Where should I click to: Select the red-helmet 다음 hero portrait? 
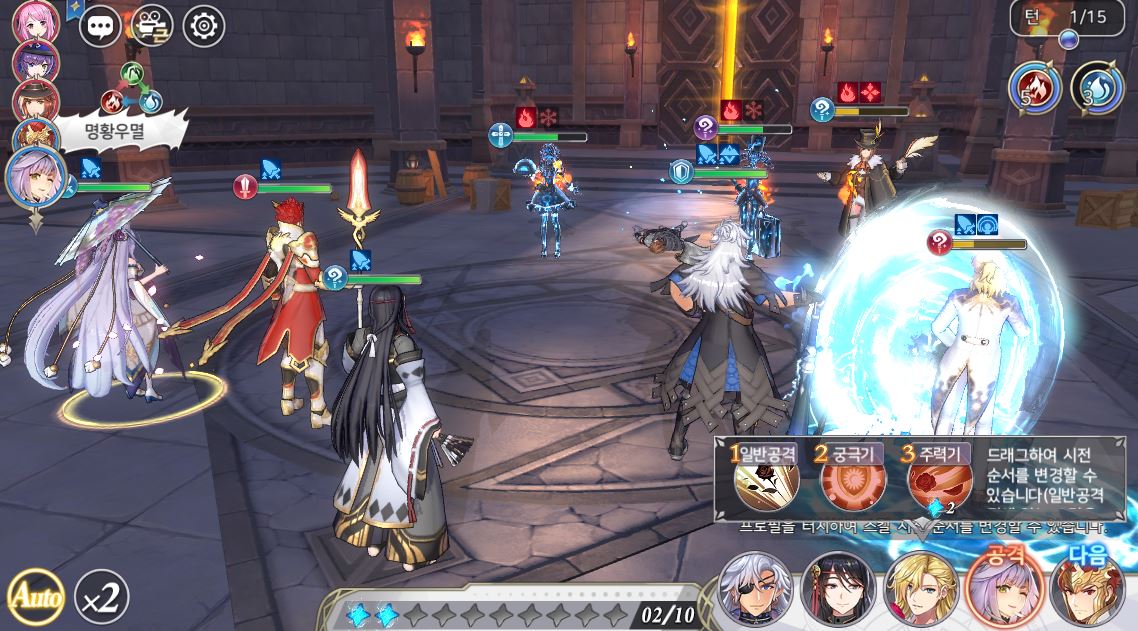[1086, 592]
